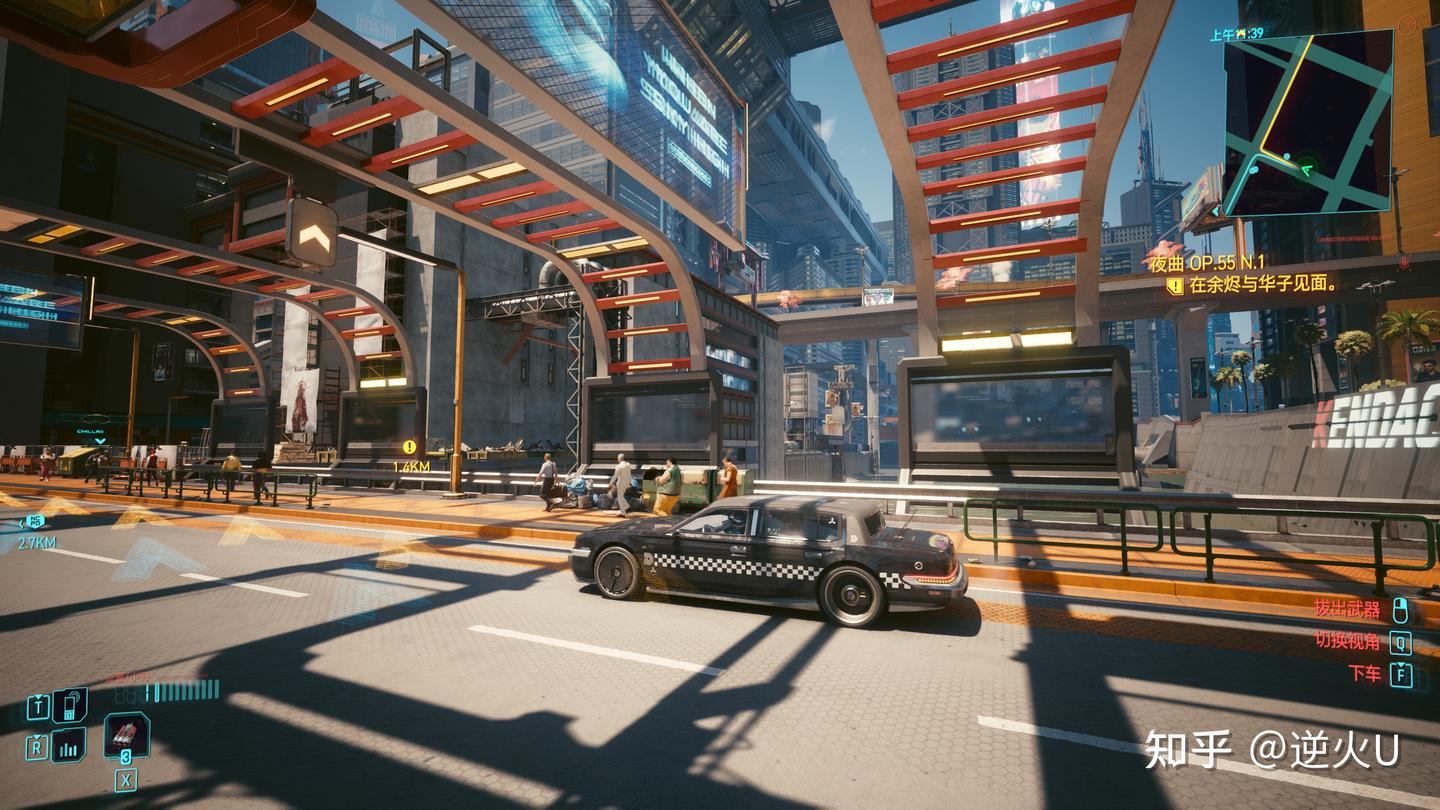Image resolution: width=1440 pixels, height=810 pixels.
Task: Toggle weapon draw via 拔出武器 prompt
Action: (1347, 608)
